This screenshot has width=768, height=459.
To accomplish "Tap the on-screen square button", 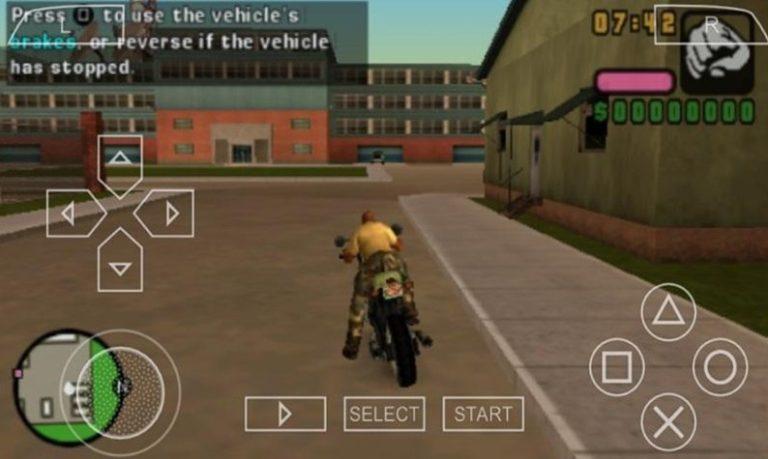I will (617, 367).
